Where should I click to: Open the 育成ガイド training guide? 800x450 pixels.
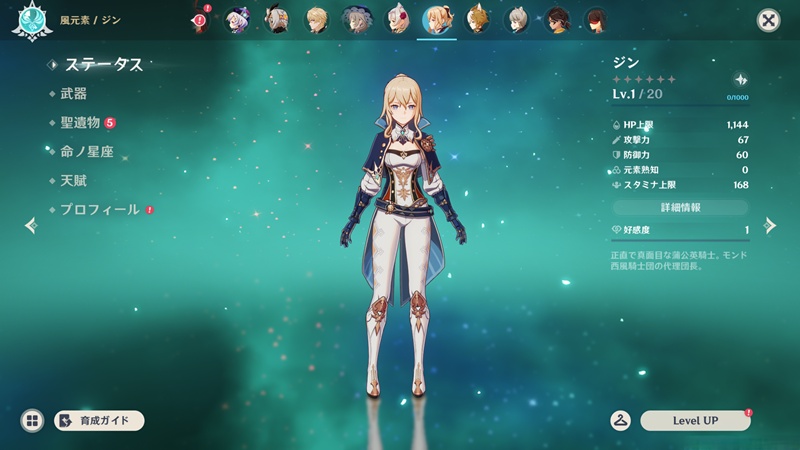coord(99,421)
